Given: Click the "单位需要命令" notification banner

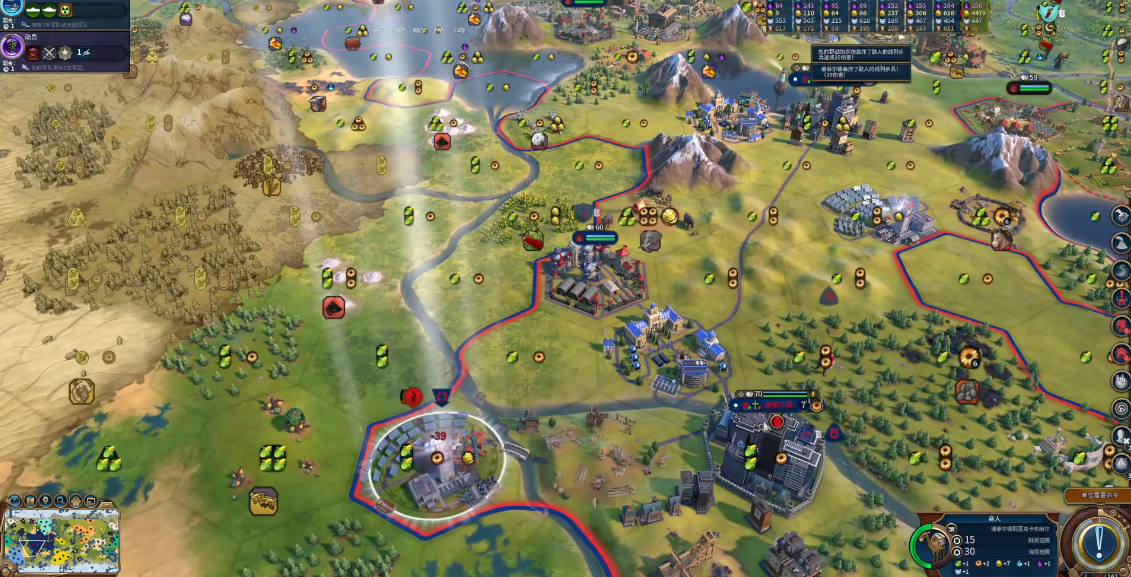Looking at the screenshot, I should 1096,495.
